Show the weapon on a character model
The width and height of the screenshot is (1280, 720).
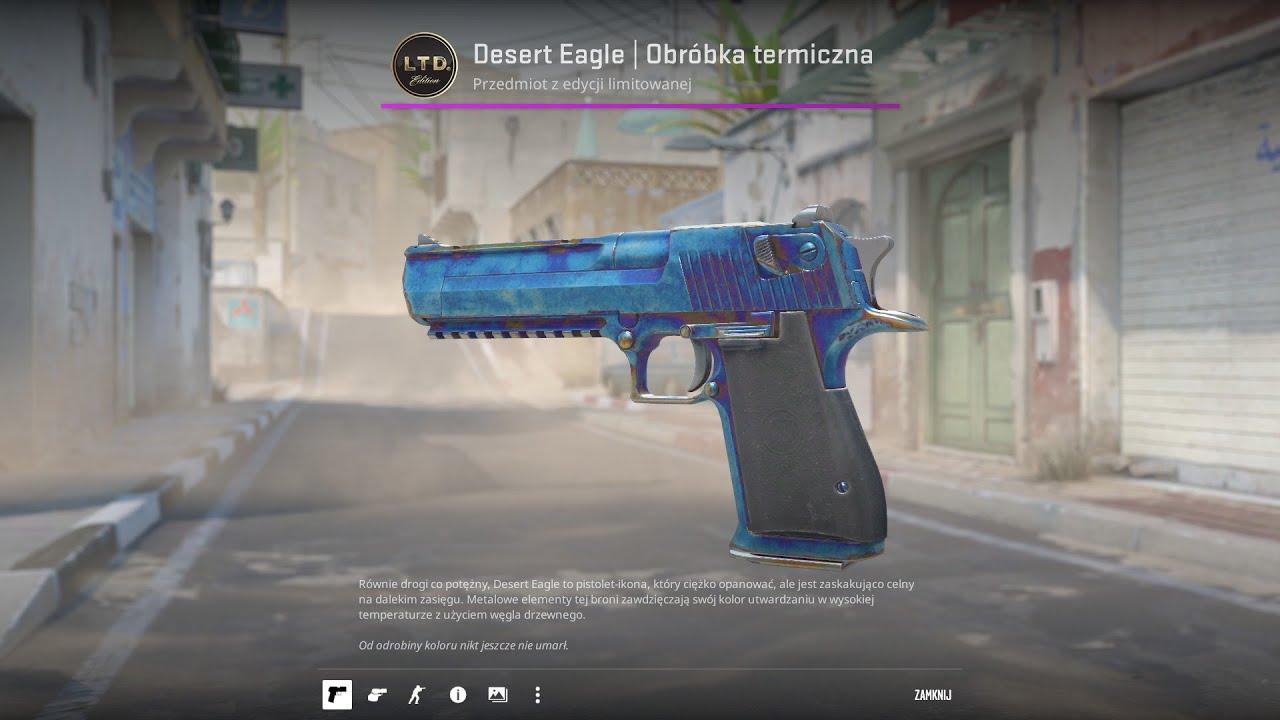click(x=416, y=695)
